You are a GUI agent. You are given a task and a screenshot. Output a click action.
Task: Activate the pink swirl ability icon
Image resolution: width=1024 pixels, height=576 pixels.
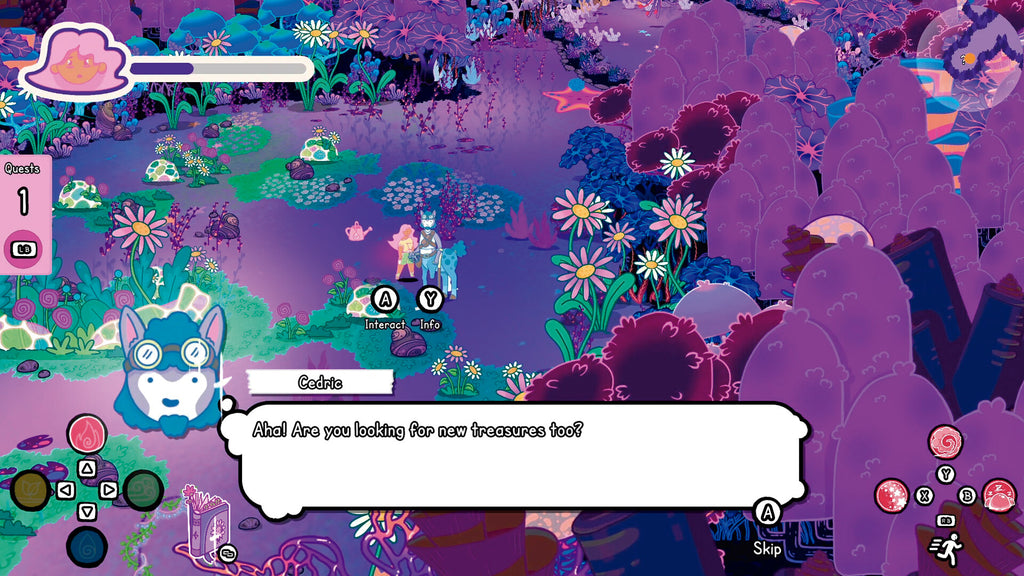coord(945,442)
